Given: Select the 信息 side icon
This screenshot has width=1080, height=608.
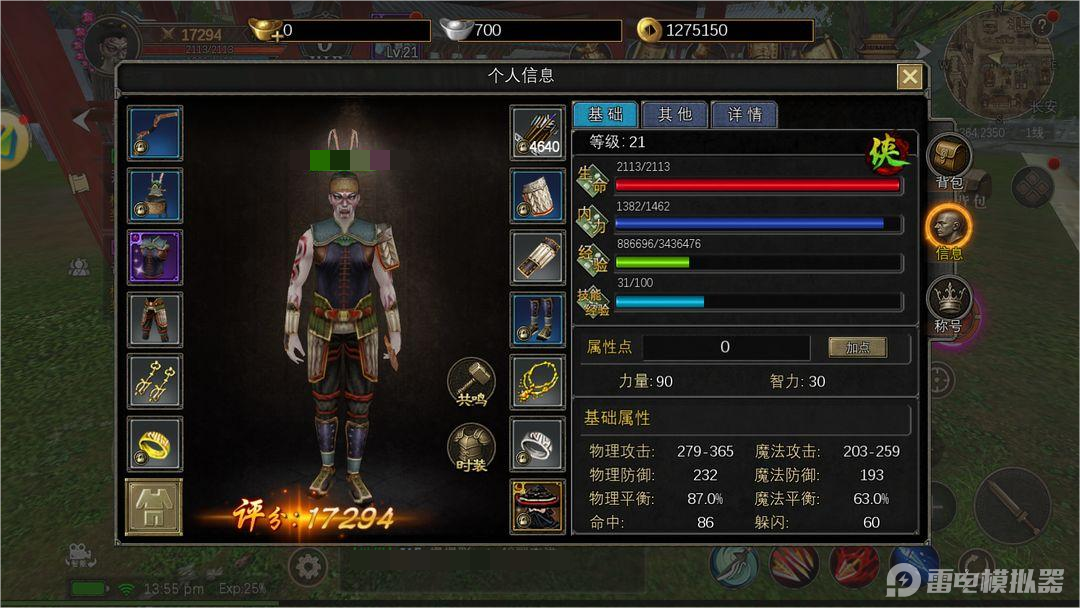Looking at the screenshot, I should point(949,232).
